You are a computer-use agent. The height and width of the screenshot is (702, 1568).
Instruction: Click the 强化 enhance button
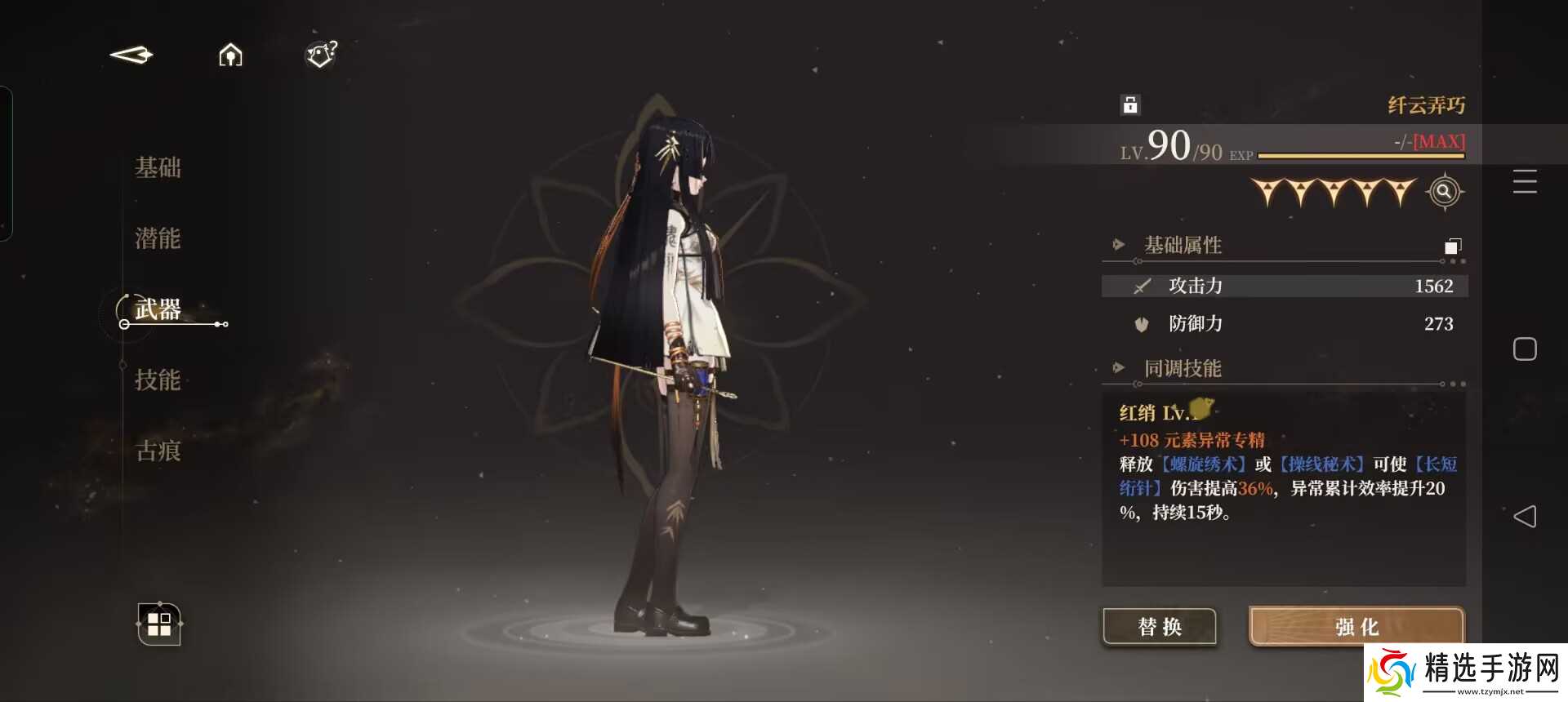(x=1356, y=627)
